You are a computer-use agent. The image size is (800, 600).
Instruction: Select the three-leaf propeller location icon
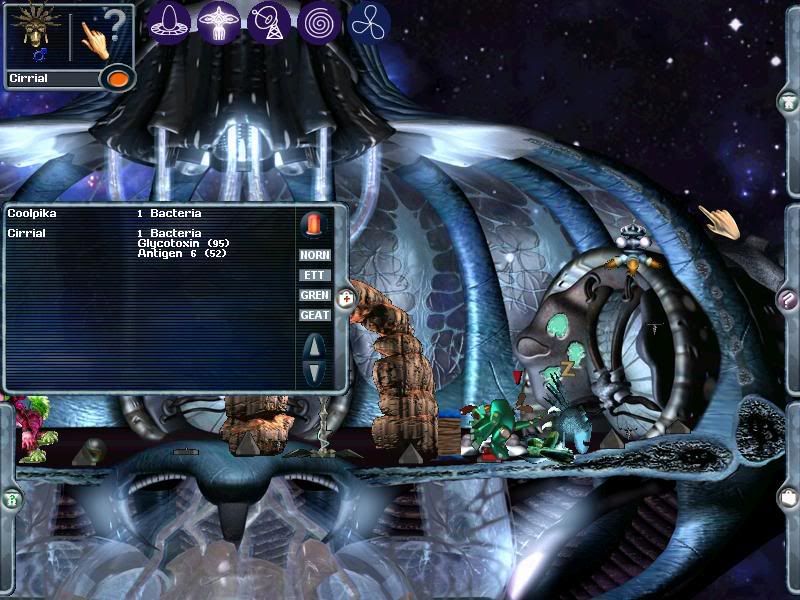pos(369,21)
